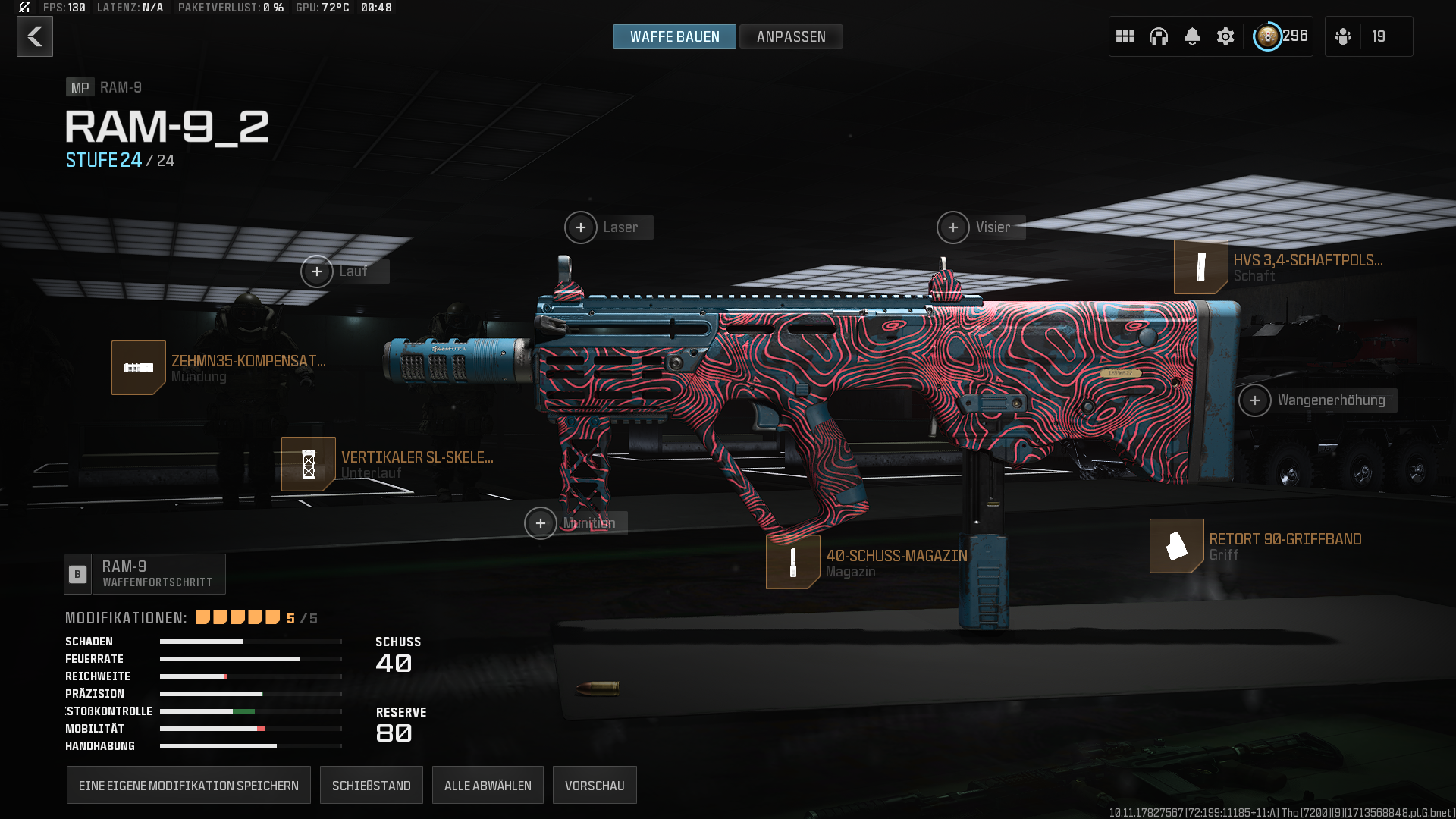Switch to the Anpassen tab
Screen dimensions: 1456x819
(x=790, y=36)
